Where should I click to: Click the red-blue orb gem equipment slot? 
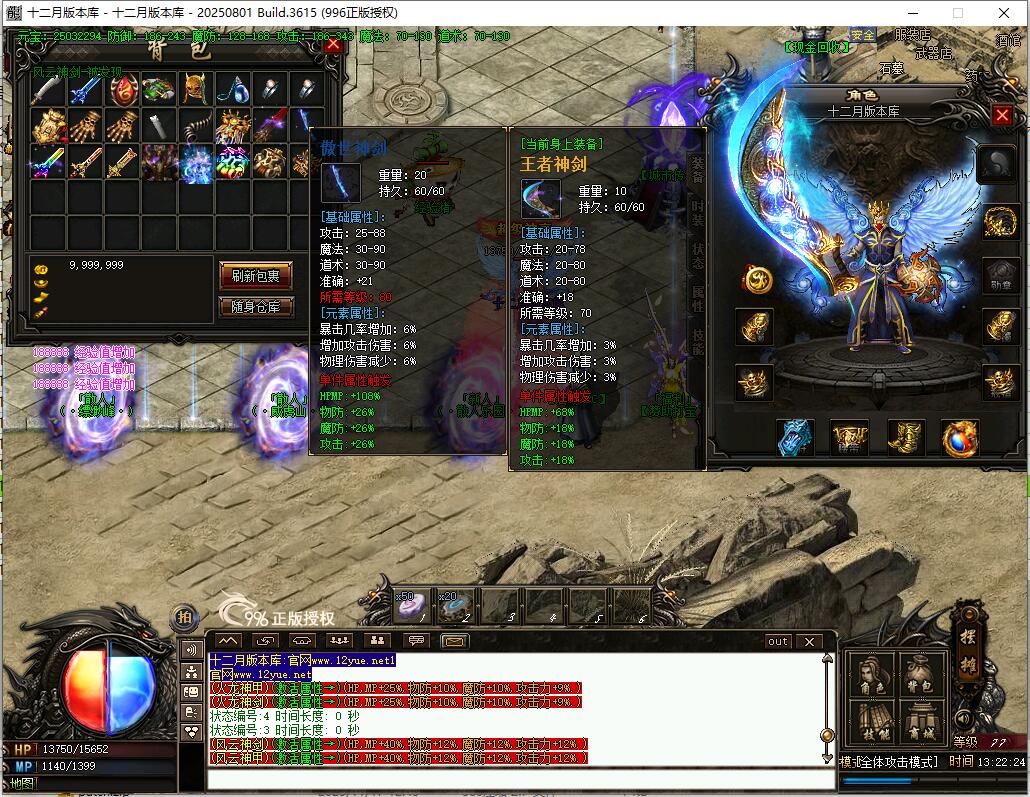pos(960,437)
